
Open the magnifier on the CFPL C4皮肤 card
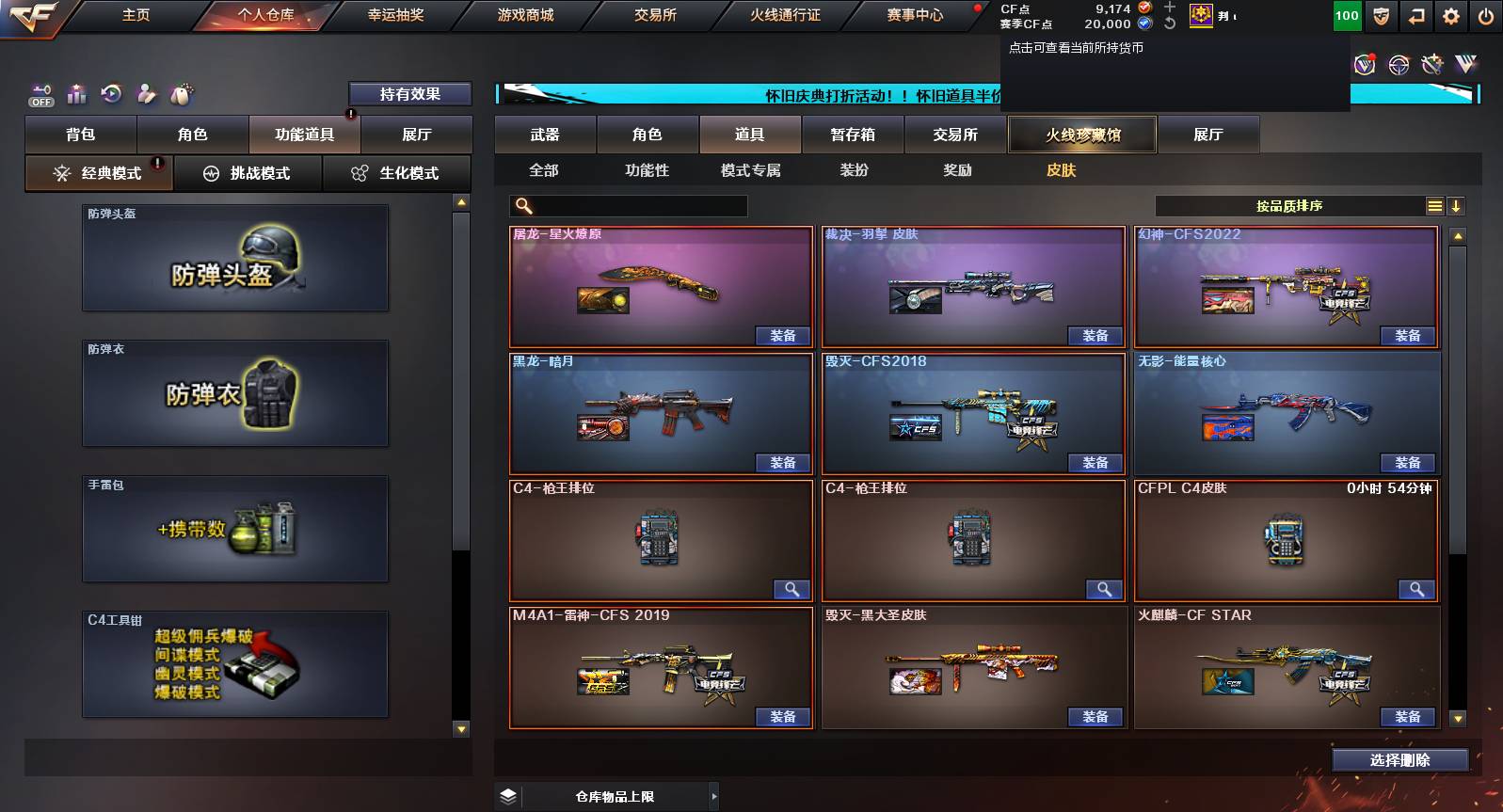point(1418,589)
